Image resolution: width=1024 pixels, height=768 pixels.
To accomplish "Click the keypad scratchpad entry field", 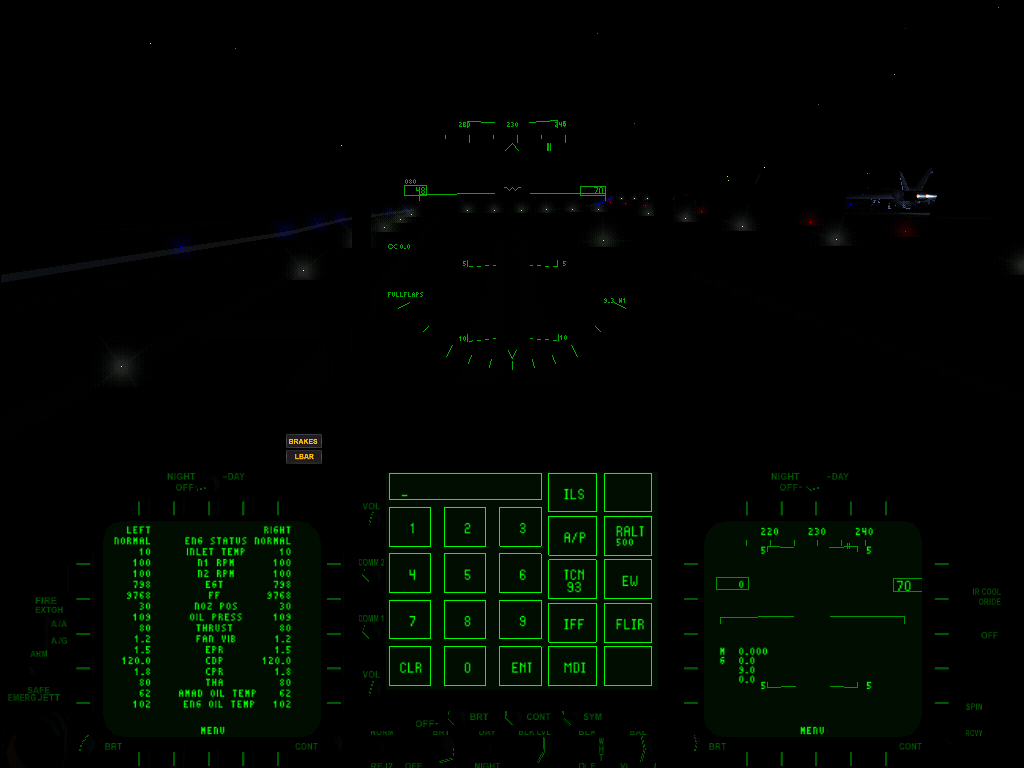I will pos(465,487).
